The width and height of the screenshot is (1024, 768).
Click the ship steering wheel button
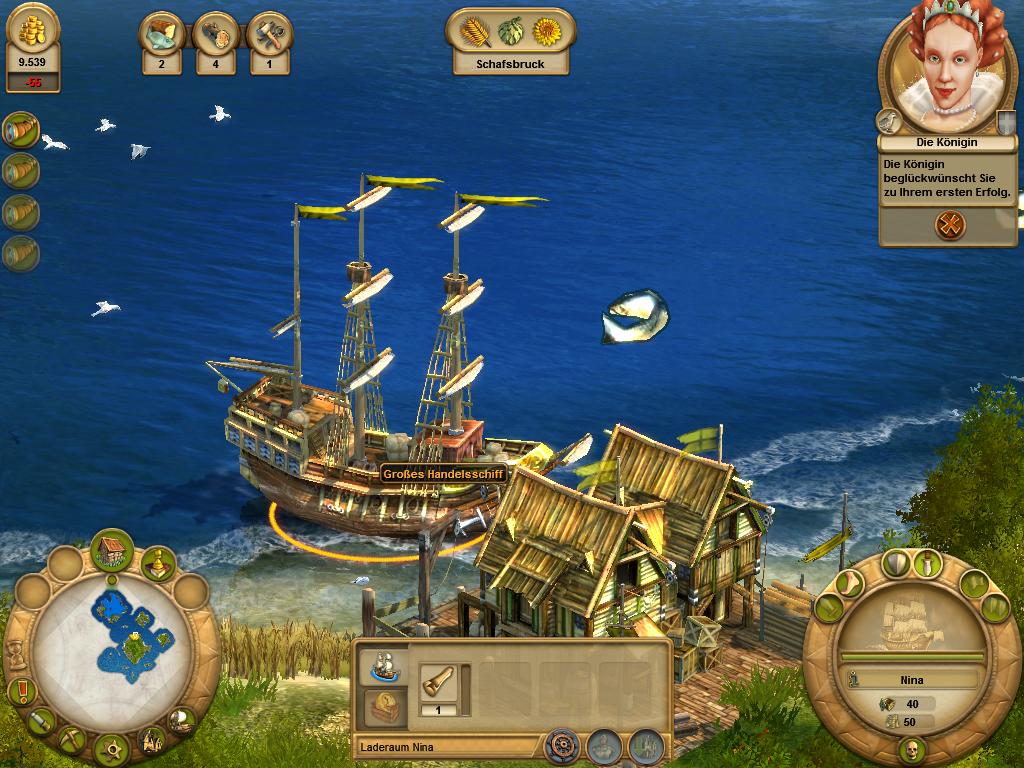(x=561, y=746)
